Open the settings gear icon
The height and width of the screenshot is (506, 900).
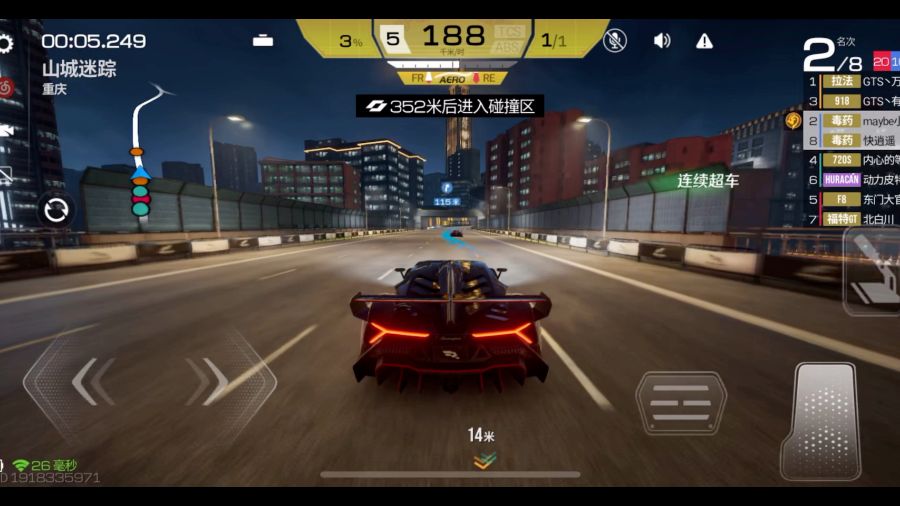click(5, 43)
